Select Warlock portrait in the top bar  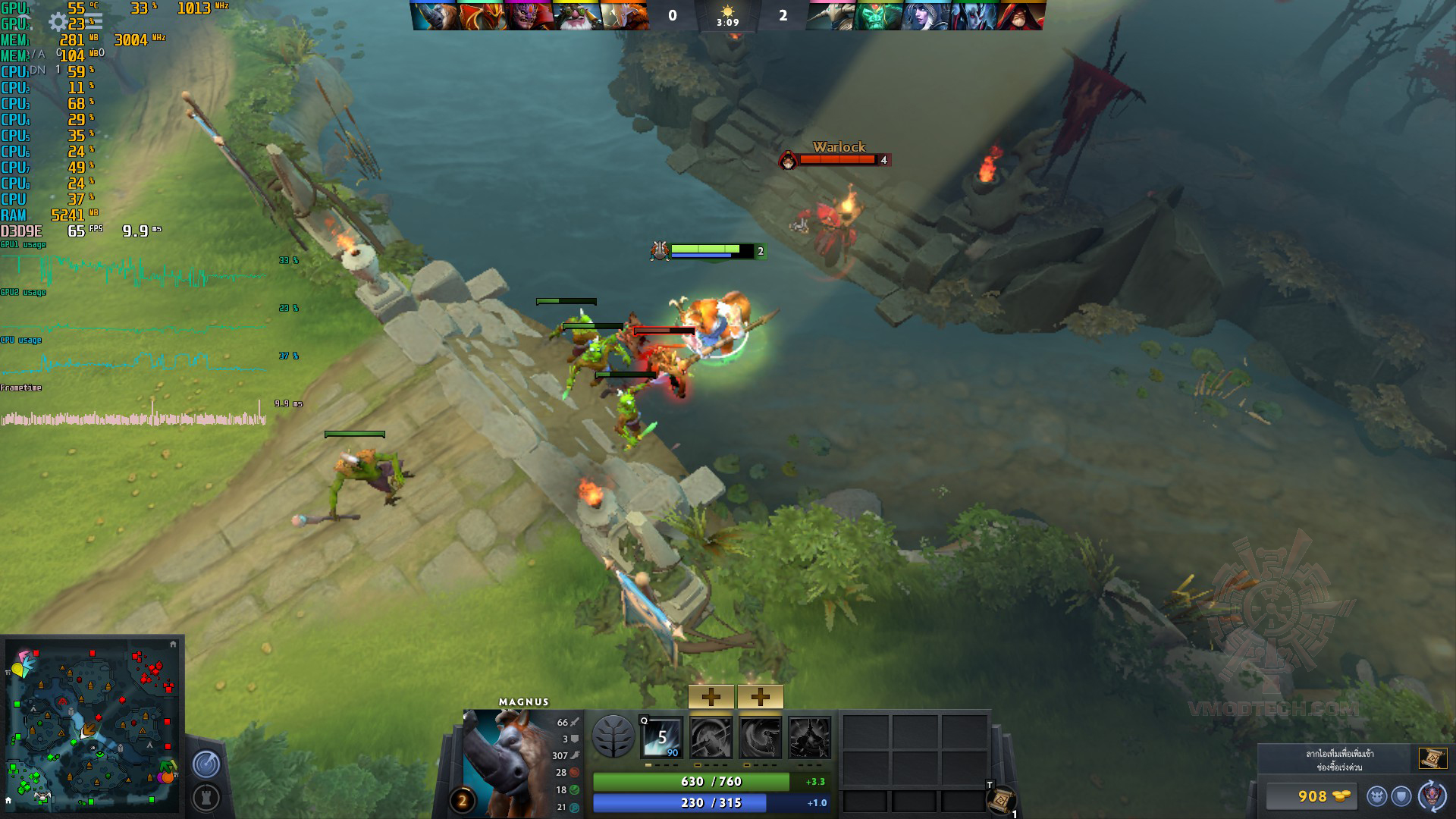[x=1021, y=15]
